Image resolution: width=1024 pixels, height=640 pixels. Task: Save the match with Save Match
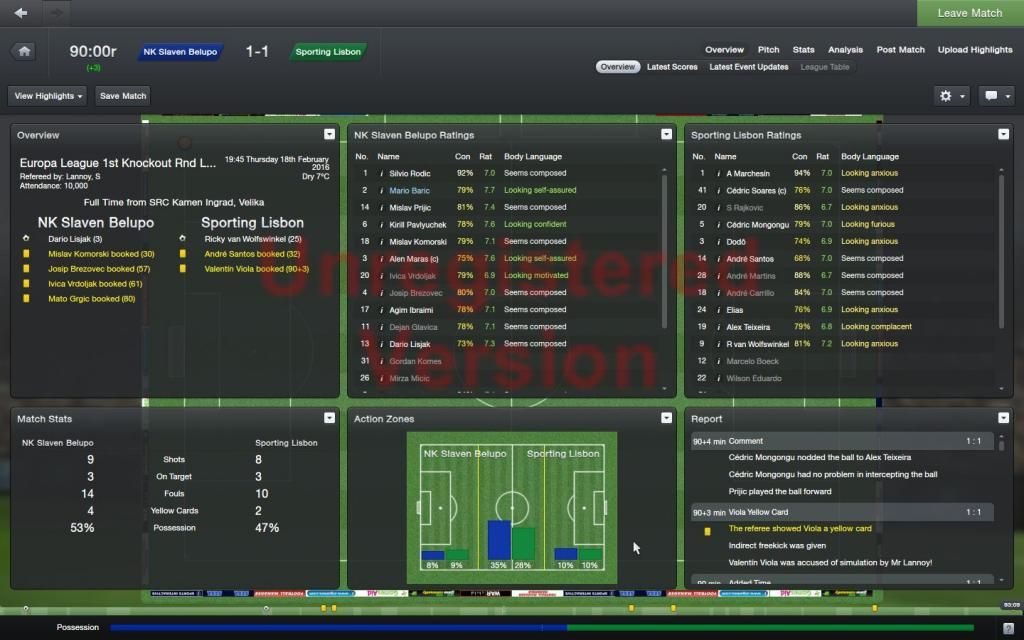(123, 96)
